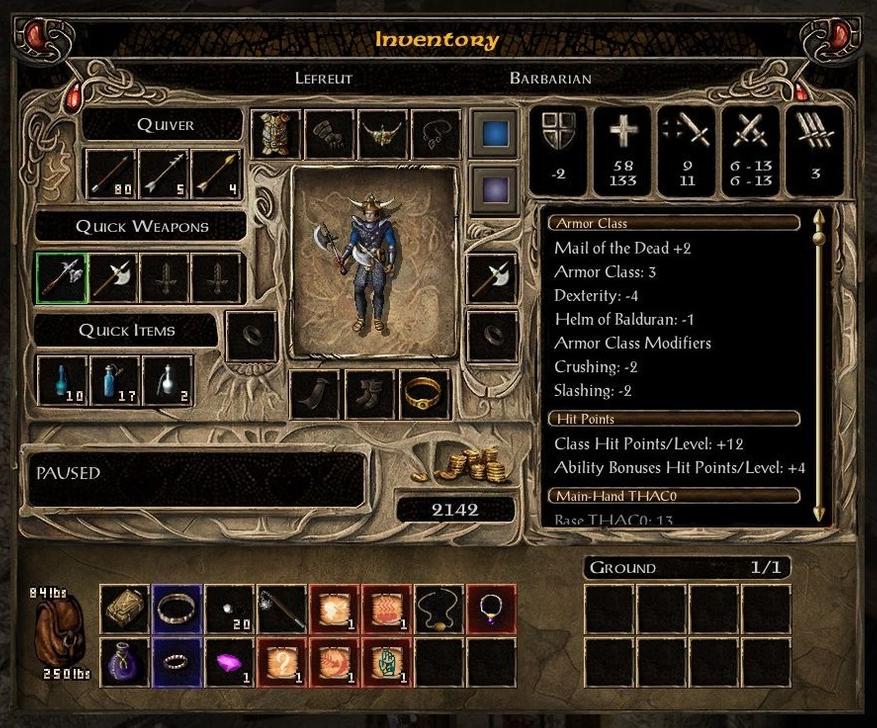Screen dimensions: 877x728
Task: Open the purple minor color swatch
Action: [x=494, y=188]
